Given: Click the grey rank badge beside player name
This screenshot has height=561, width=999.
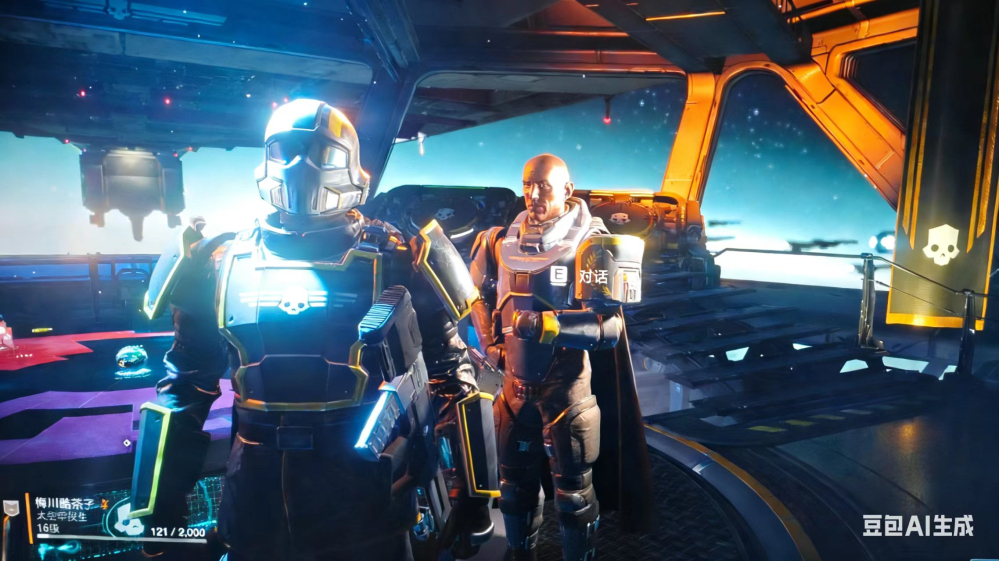Looking at the screenshot, I should coord(11,506).
